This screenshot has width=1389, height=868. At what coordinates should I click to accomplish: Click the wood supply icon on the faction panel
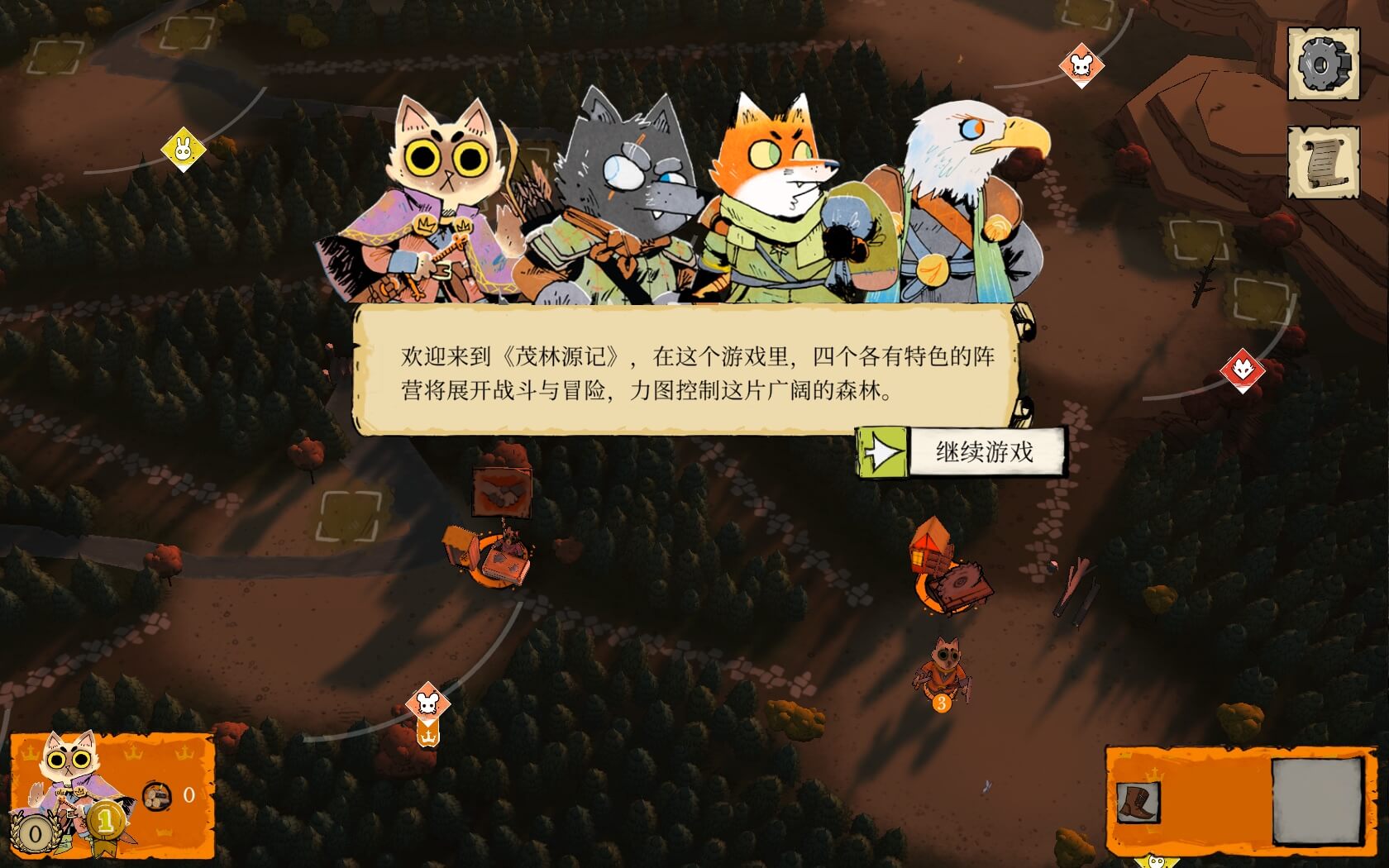pos(157,794)
